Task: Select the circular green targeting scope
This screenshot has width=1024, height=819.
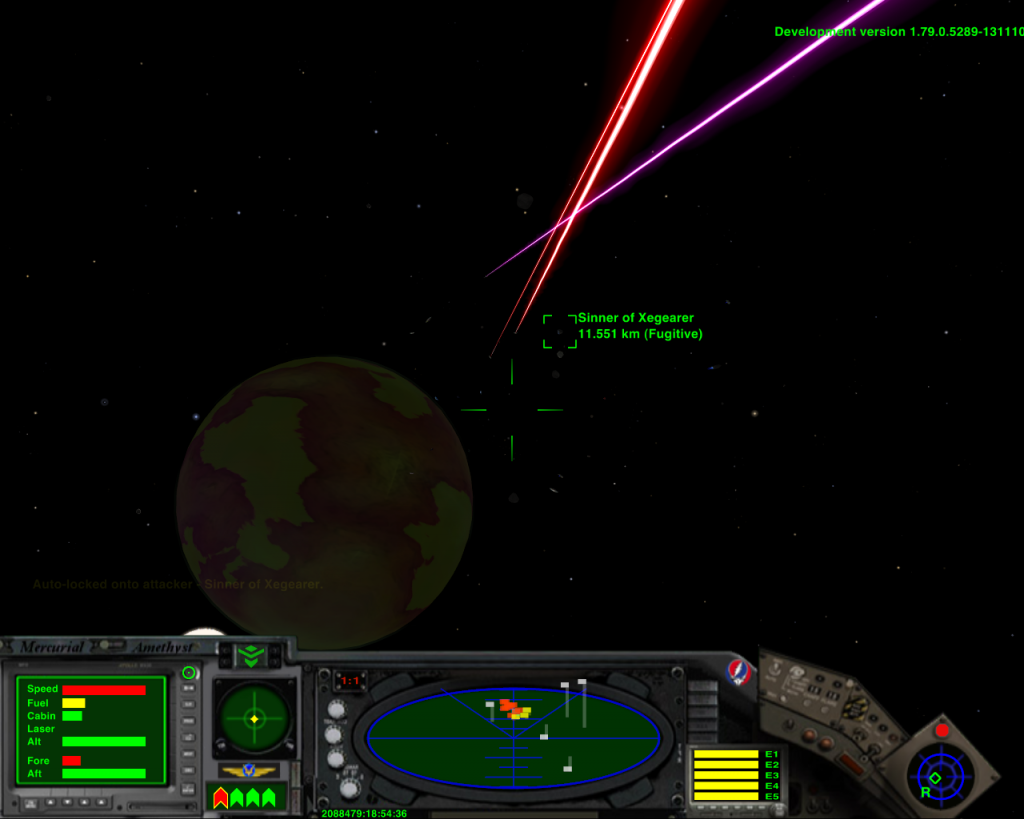Action: (254, 718)
